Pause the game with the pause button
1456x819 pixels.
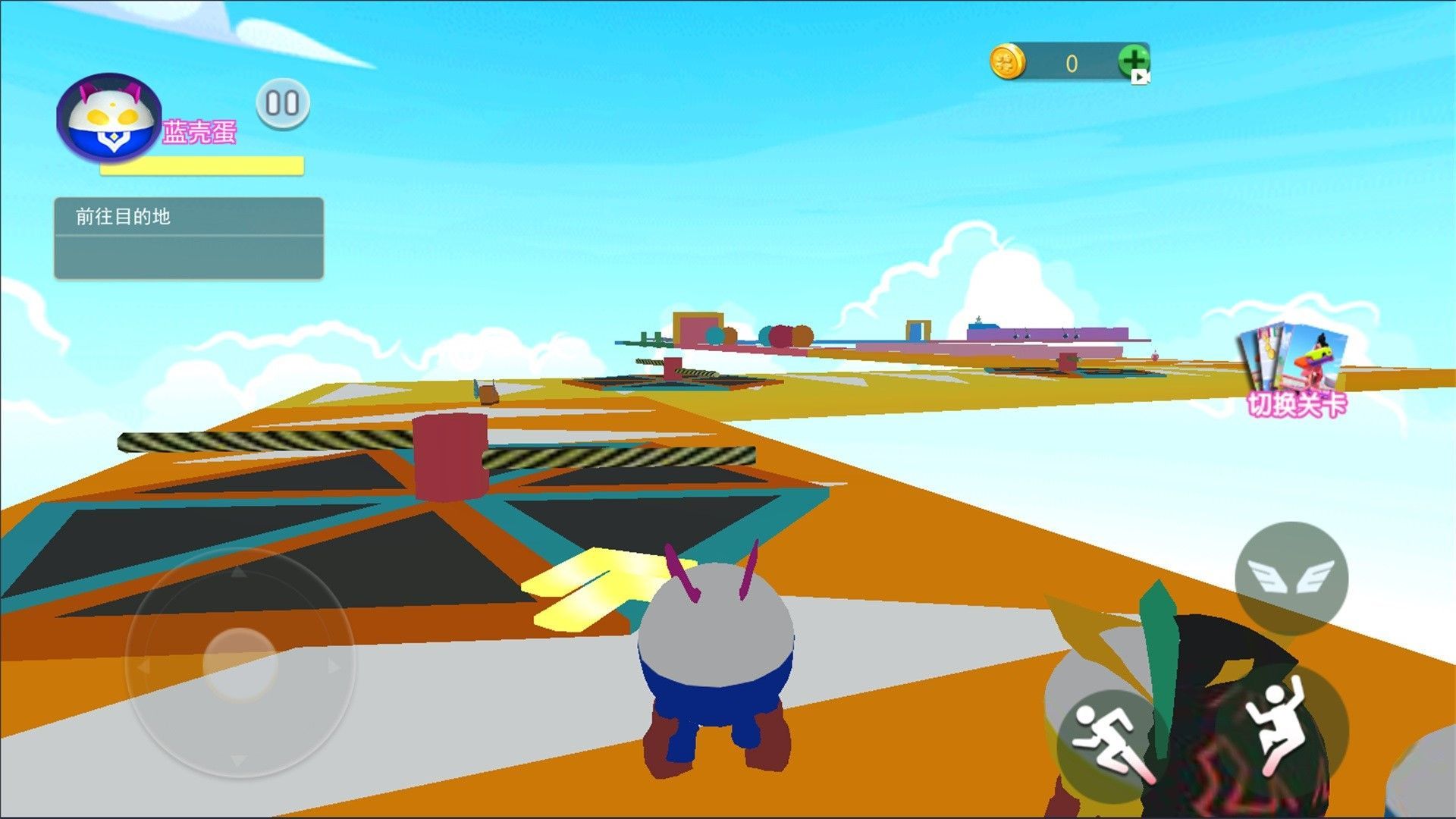(283, 104)
